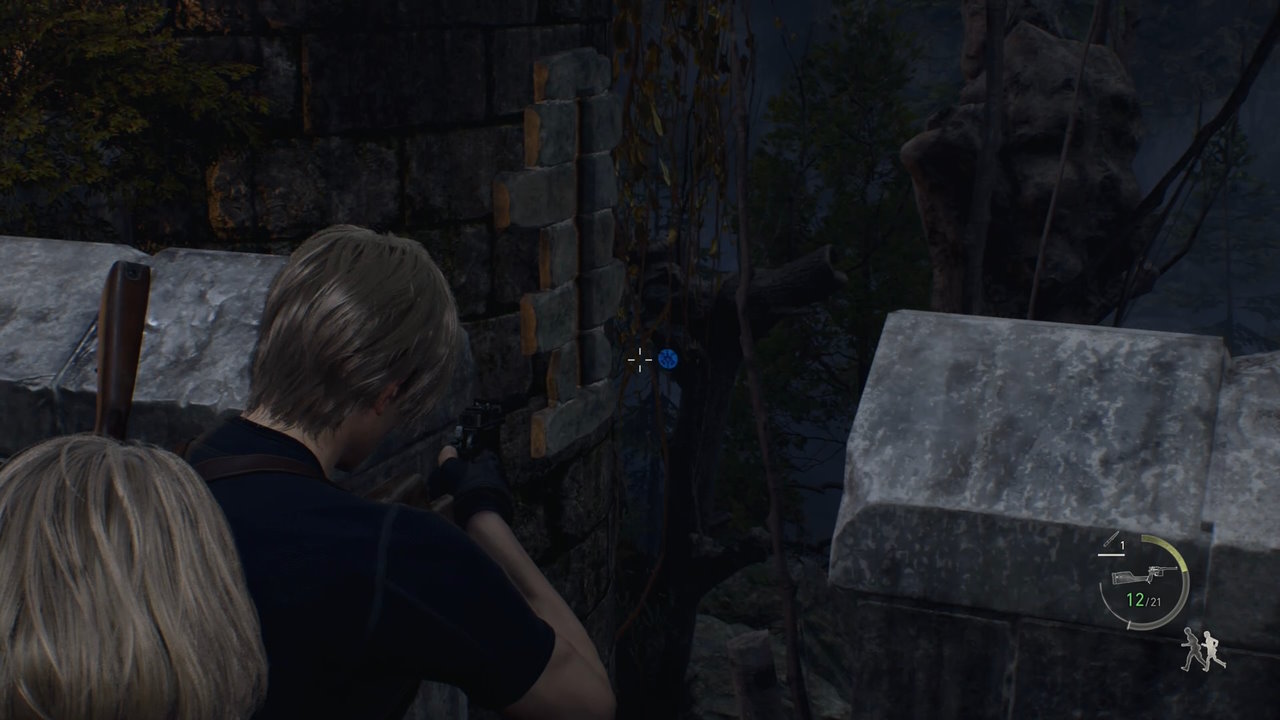
Task: Click the tick mark on the gauge circle
Action: [x=1129, y=623]
